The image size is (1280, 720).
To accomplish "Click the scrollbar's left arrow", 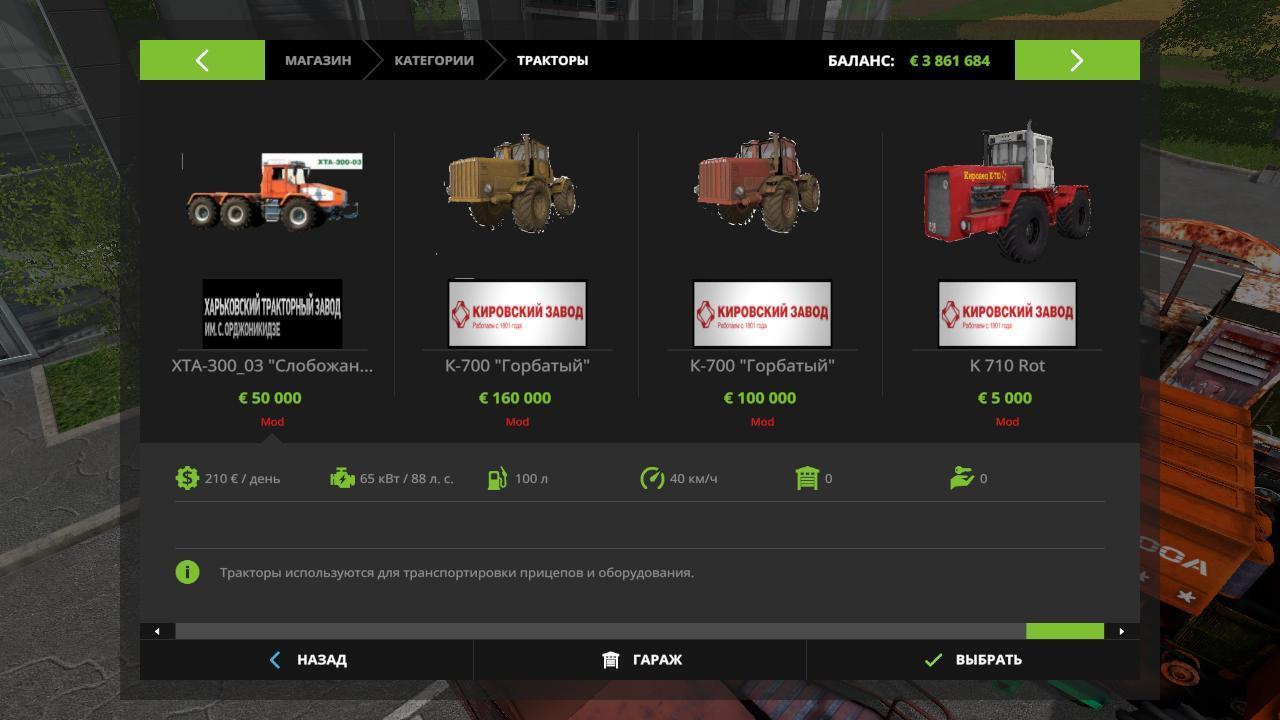I will (x=157, y=631).
